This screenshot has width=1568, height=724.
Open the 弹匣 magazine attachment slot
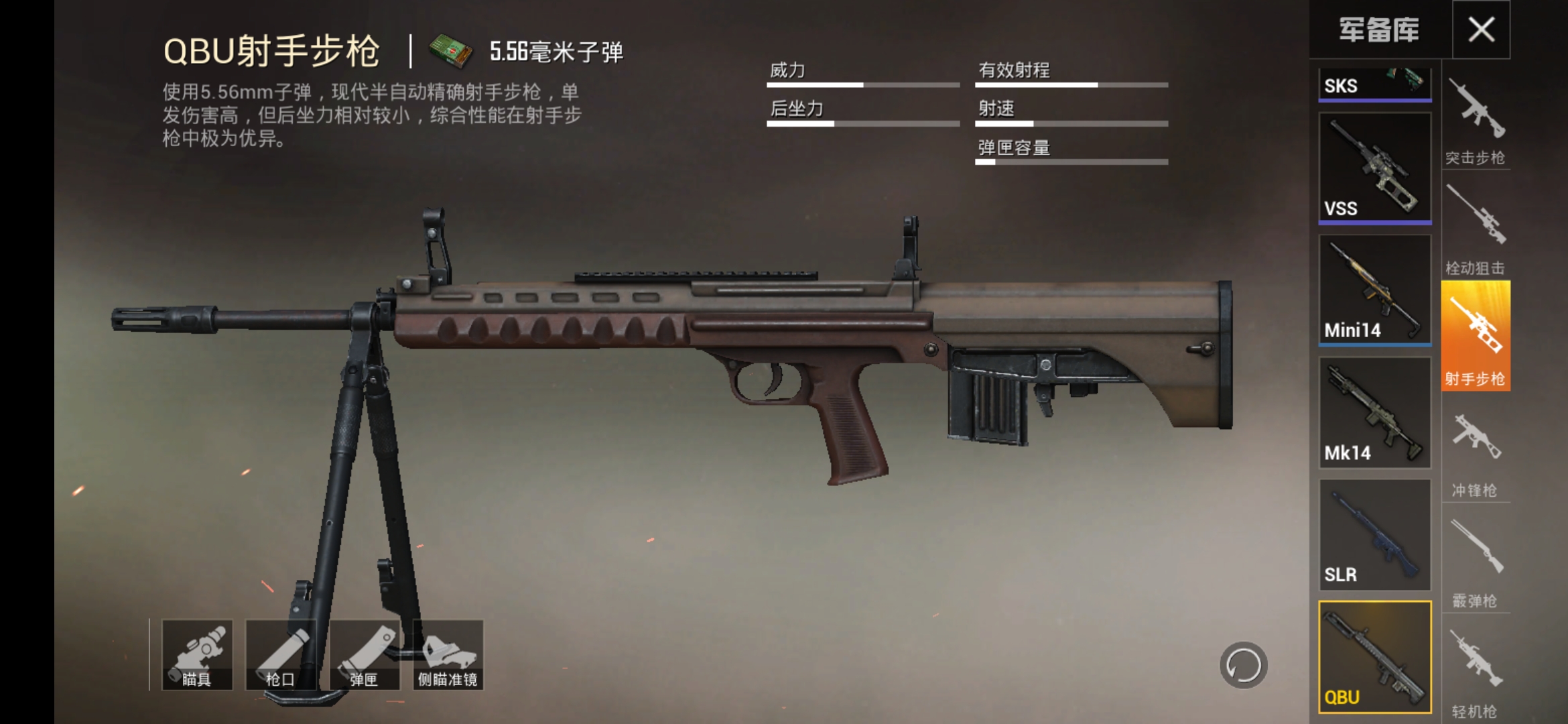pyautogui.click(x=365, y=654)
